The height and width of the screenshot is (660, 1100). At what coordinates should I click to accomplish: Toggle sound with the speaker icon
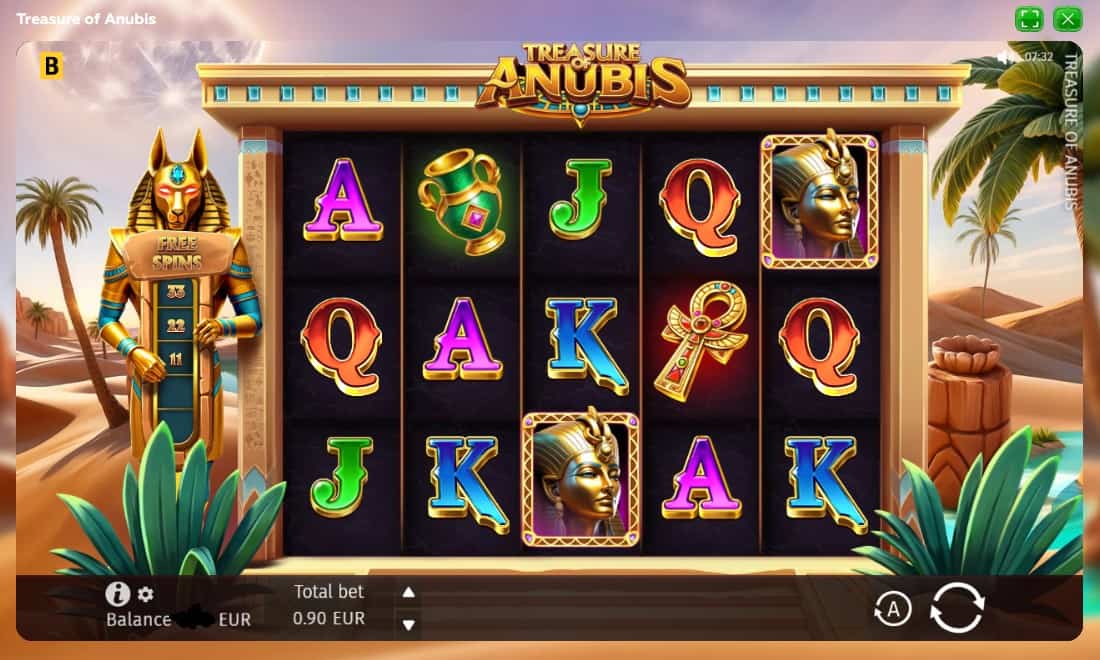coord(1007,57)
